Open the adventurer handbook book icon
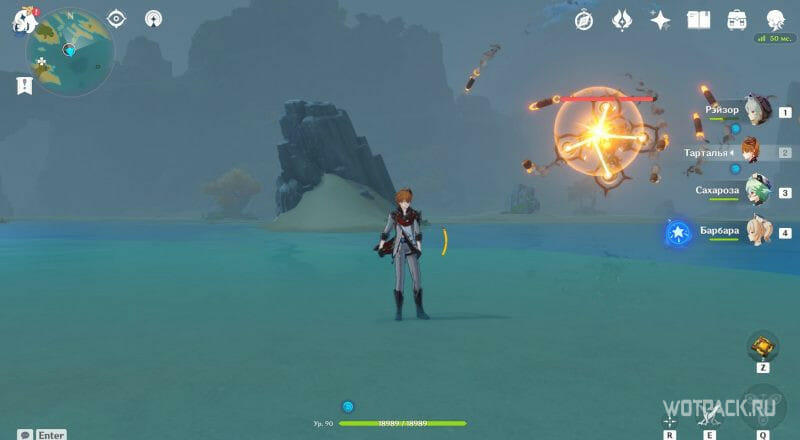This screenshot has width=800, height=440. pos(698,19)
